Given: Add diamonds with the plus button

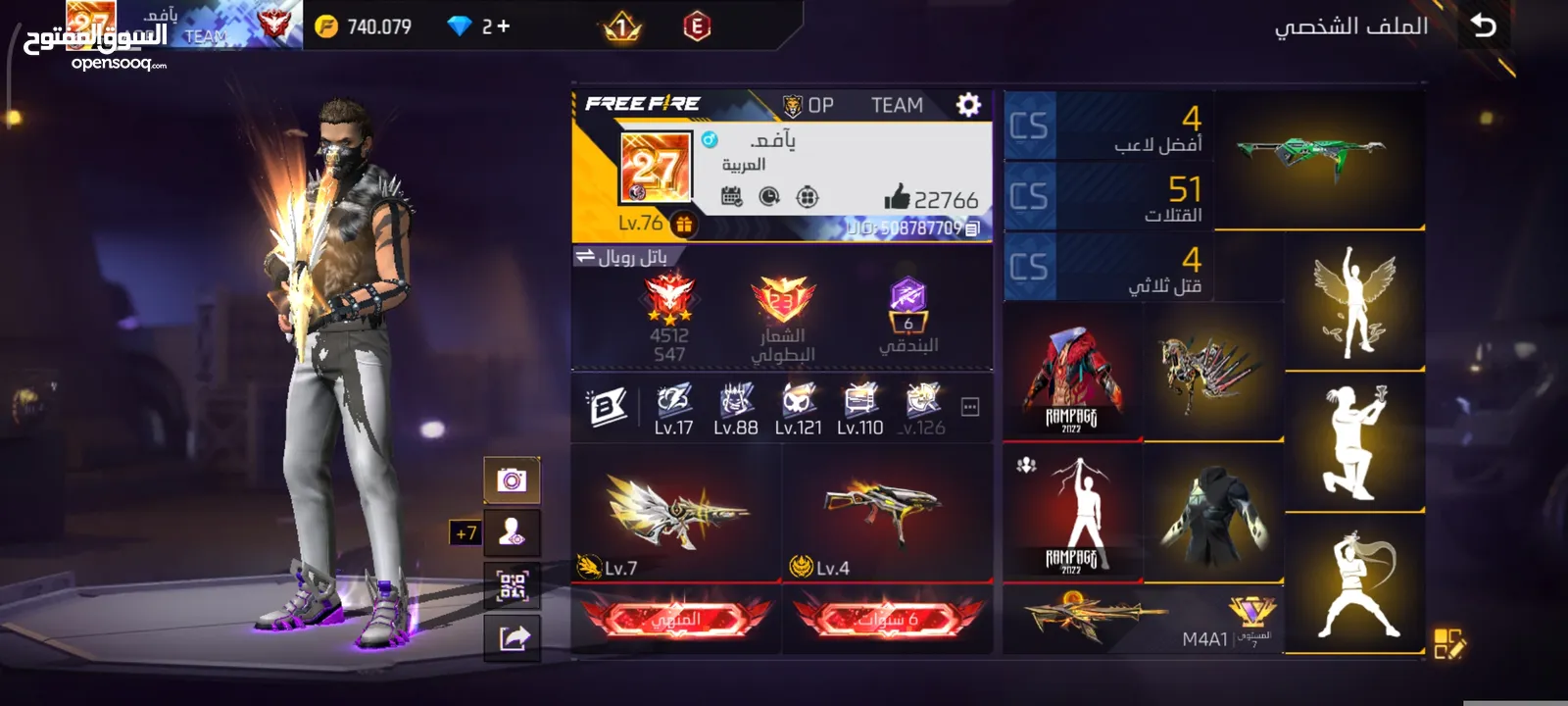Looking at the screenshot, I should click(504, 26).
